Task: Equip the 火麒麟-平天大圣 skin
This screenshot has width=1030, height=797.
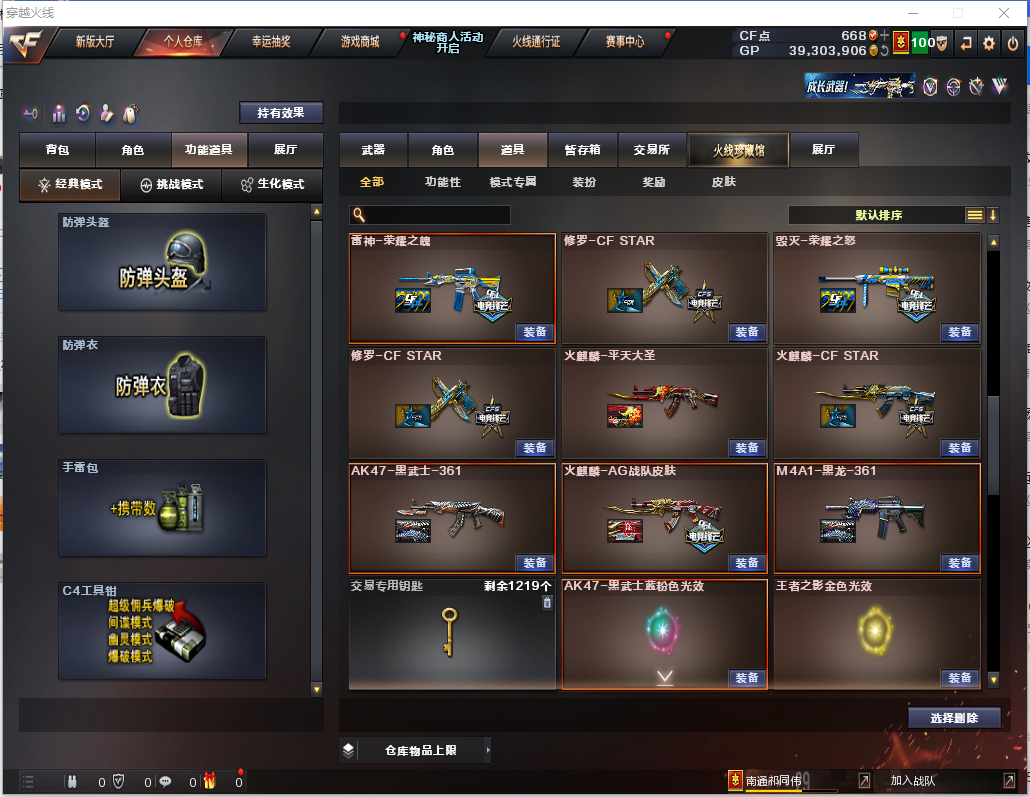Action: coord(746,448)
